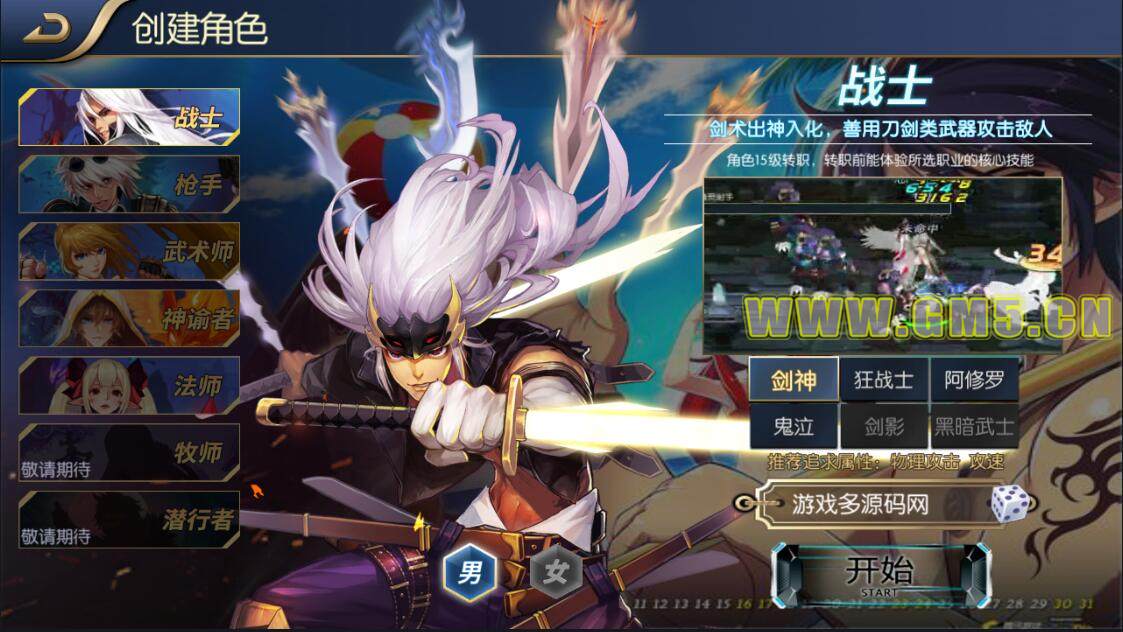The height and width of the screenshot is (632, 1123).
Task: Go back using the top-left arrow
Action: point(46,29)
